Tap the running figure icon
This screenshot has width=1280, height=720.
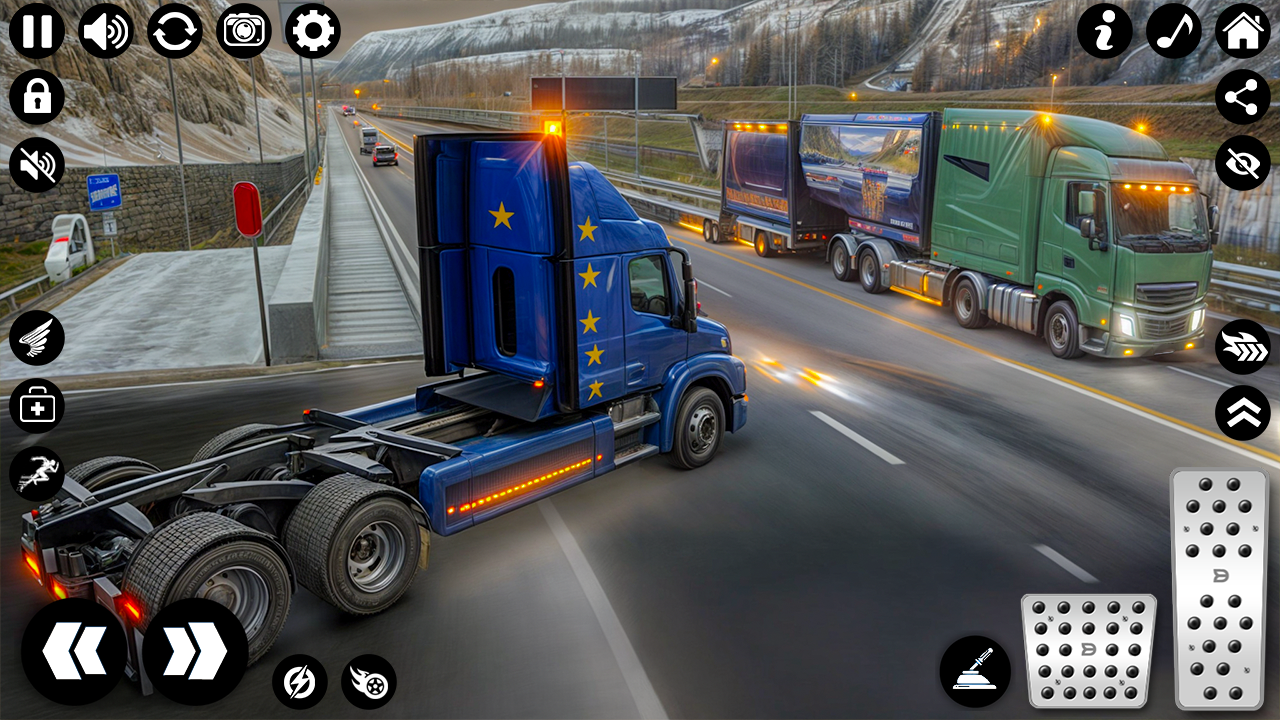[37, 473]
